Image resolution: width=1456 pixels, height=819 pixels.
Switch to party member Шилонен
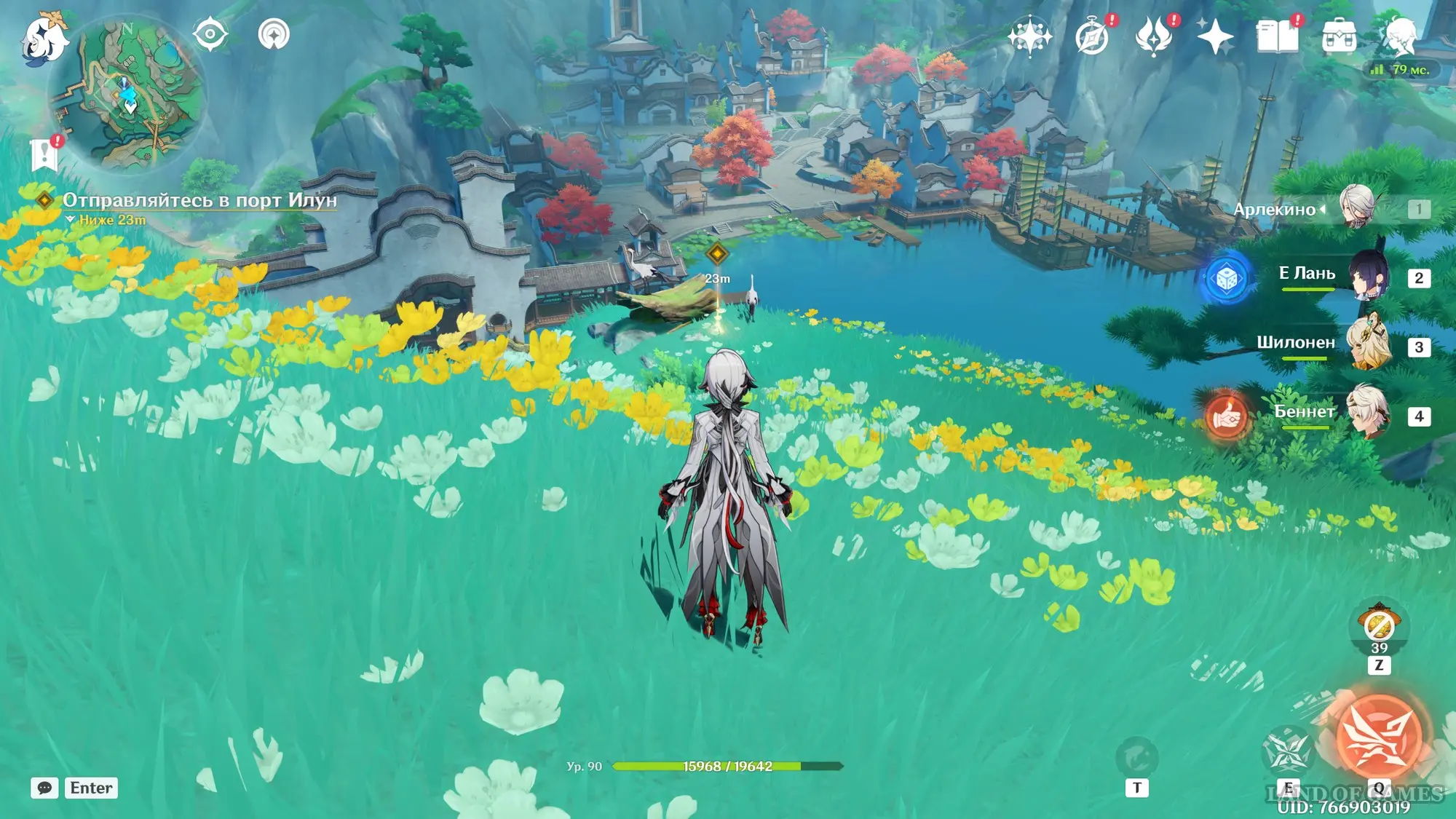pyautogui.click(x=1368, y=345)
